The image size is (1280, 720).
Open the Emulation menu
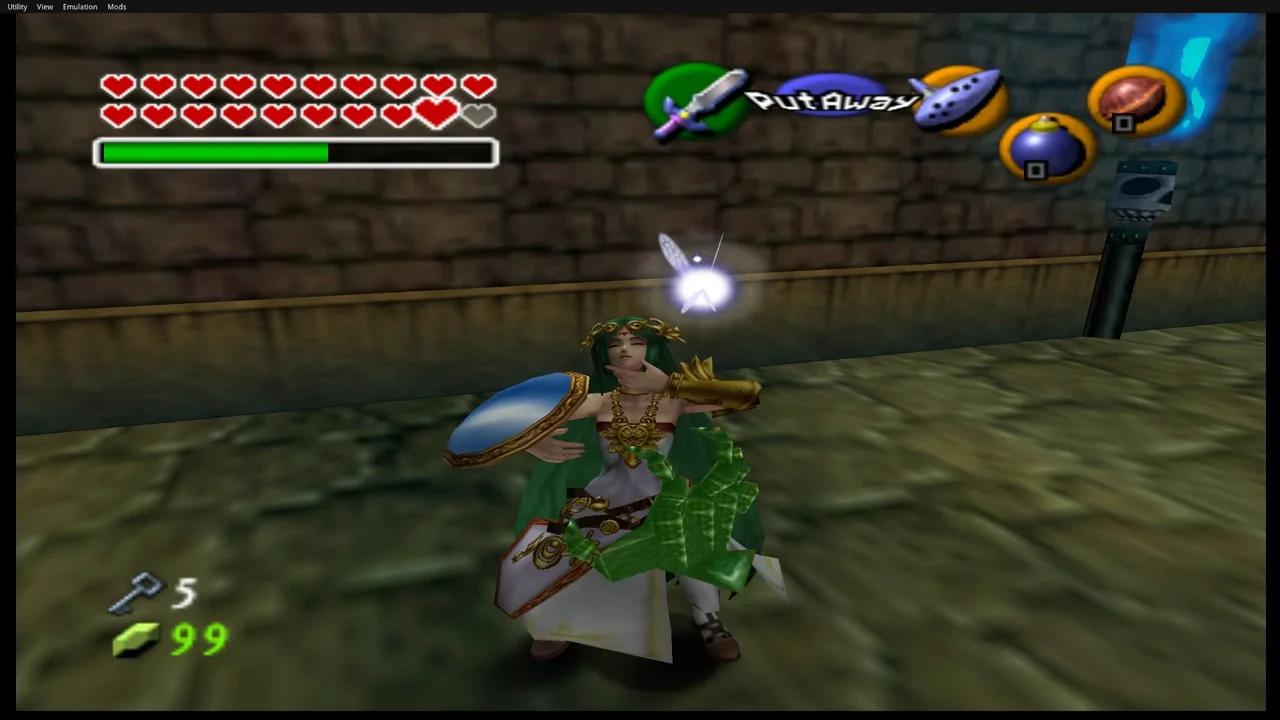click(x=79, y=7)
